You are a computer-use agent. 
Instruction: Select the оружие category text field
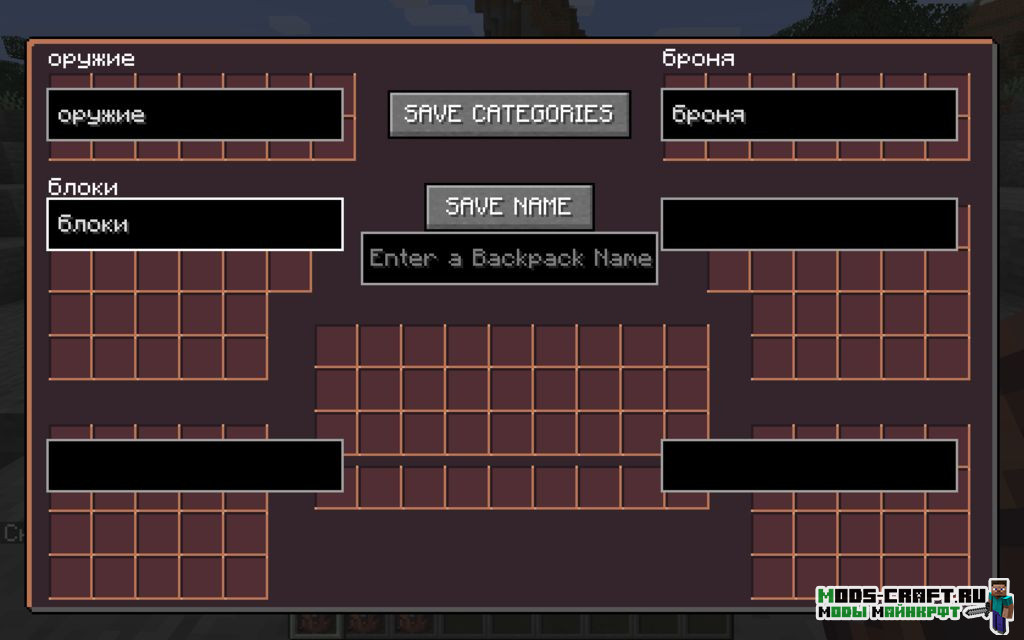(x=195, y=115)
